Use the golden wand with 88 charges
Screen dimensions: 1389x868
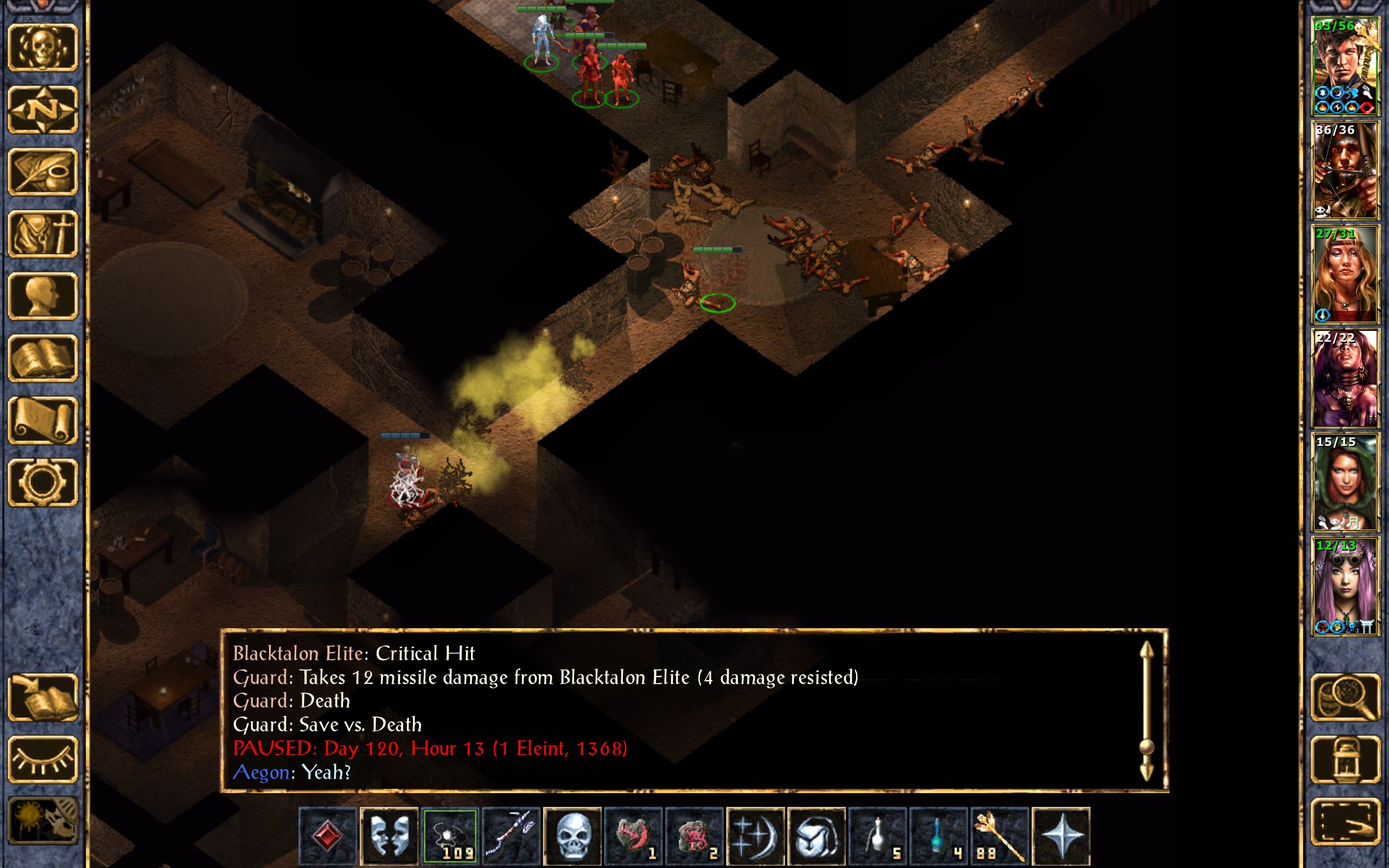click(x=999, y=836)
